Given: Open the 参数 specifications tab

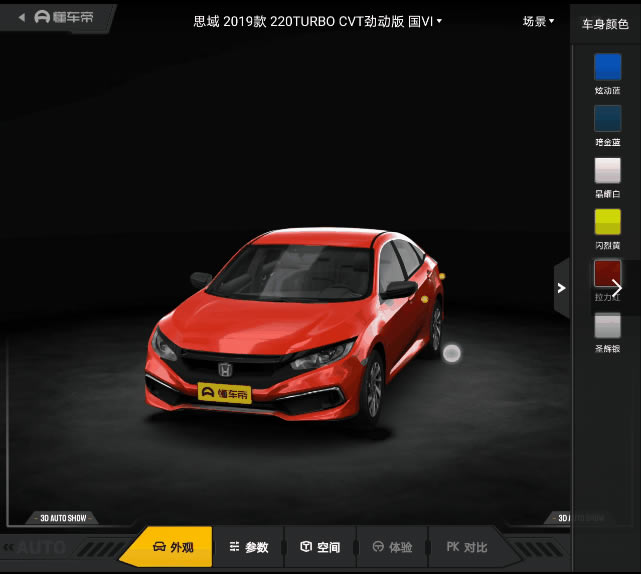Looking at the screenshot, I should click(x=248, y=547).
